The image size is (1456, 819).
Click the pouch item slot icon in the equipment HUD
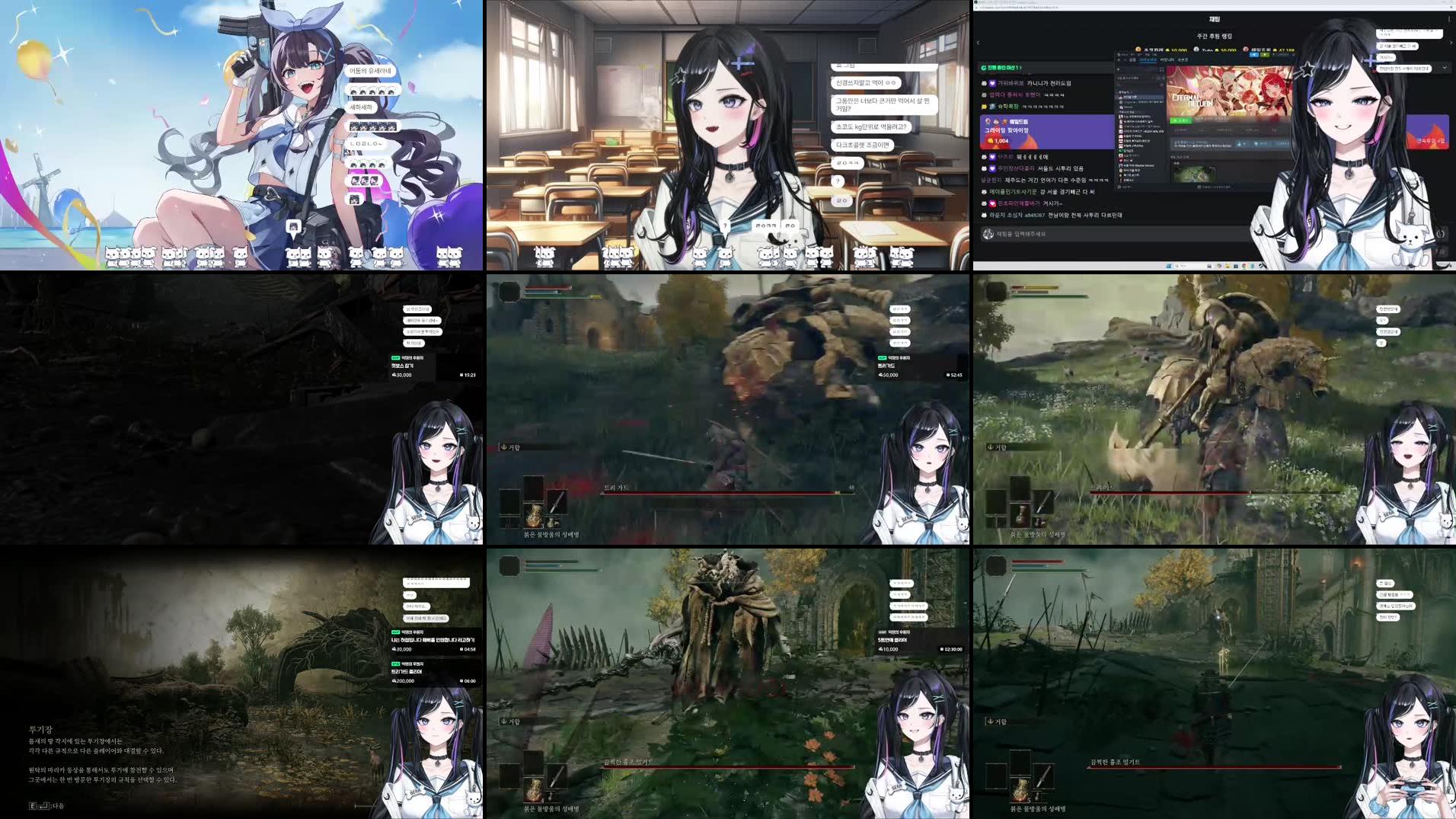[x=553, y=524]
